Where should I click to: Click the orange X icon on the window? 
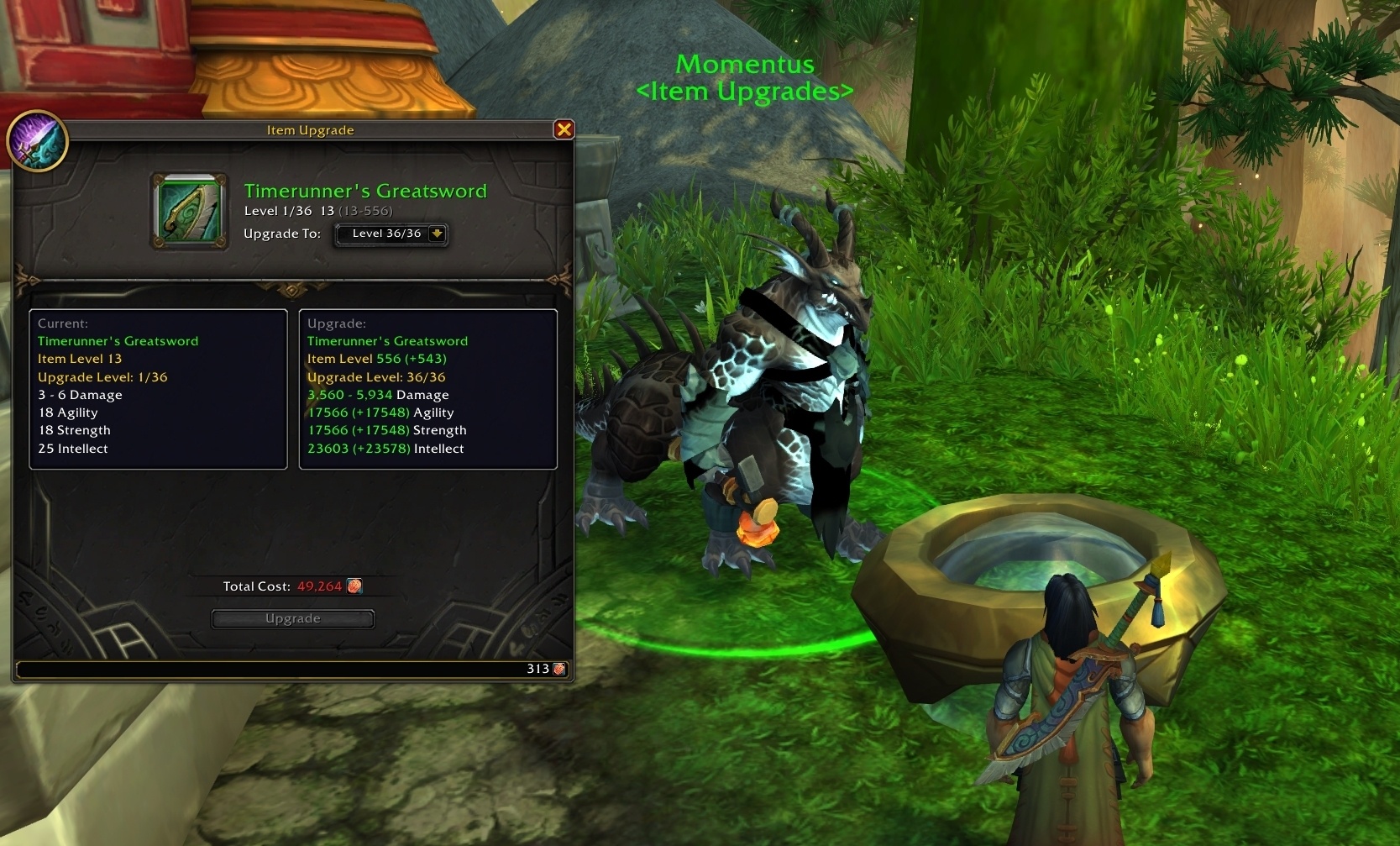pyautogui.click(x=564, y=129)
